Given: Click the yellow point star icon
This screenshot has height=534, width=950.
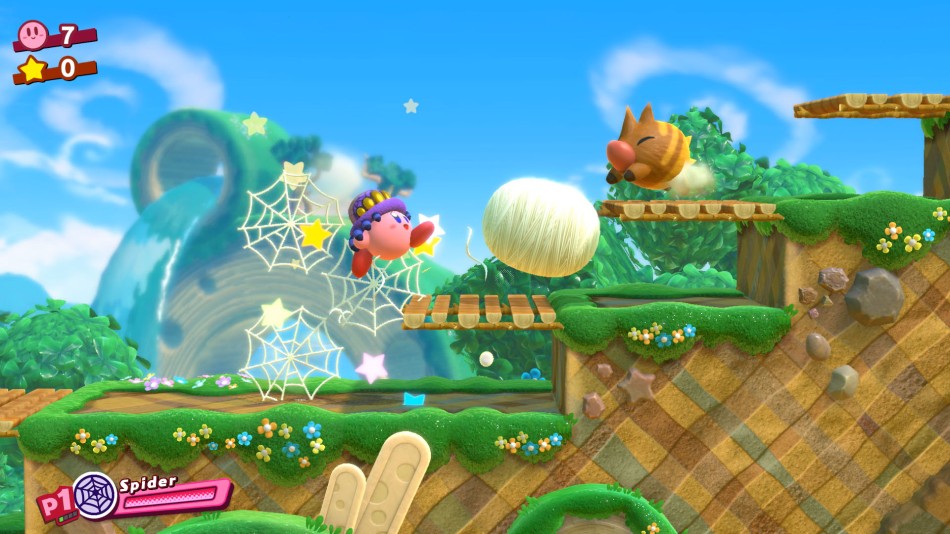Looking at the screenshot, I should click(x=32, y=69).
